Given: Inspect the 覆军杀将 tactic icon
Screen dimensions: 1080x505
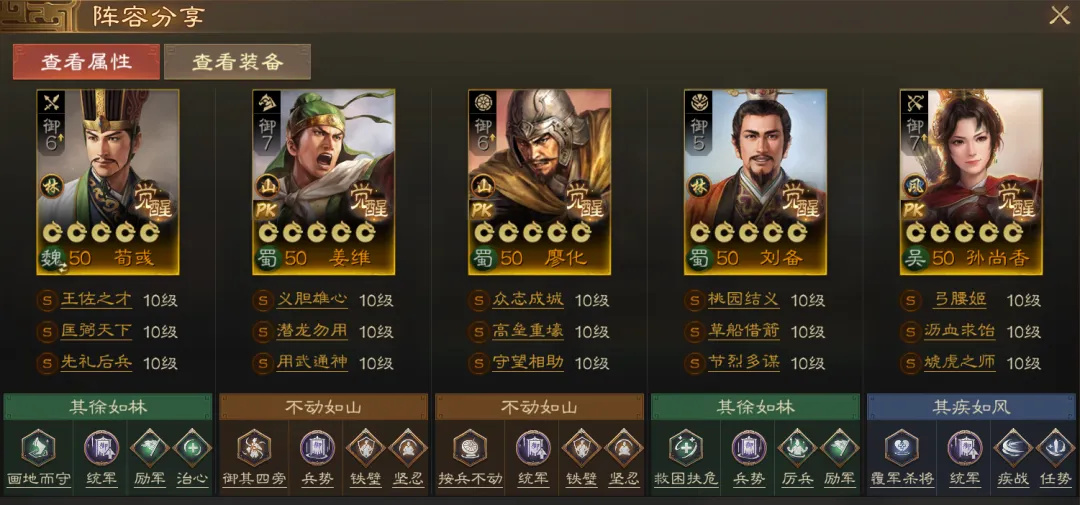Looking at the screenshot, I should pos(902,449).
